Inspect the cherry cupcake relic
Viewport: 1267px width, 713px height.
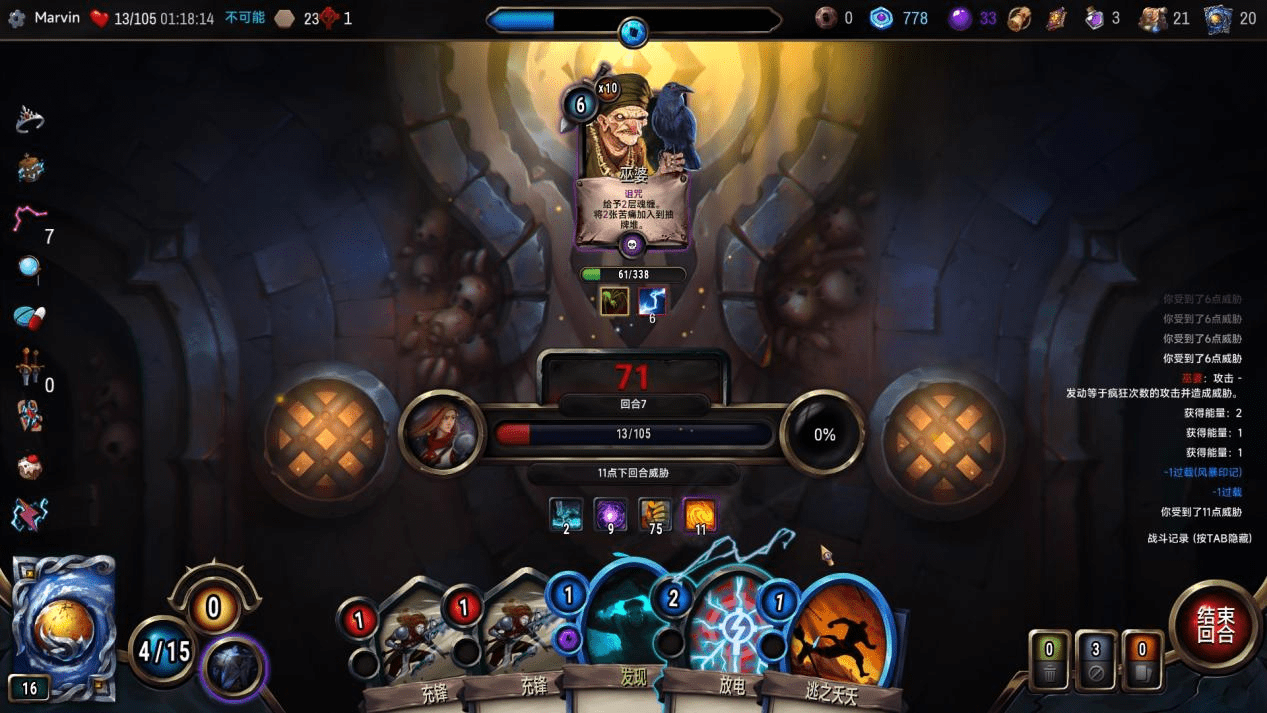coord(30,466)
